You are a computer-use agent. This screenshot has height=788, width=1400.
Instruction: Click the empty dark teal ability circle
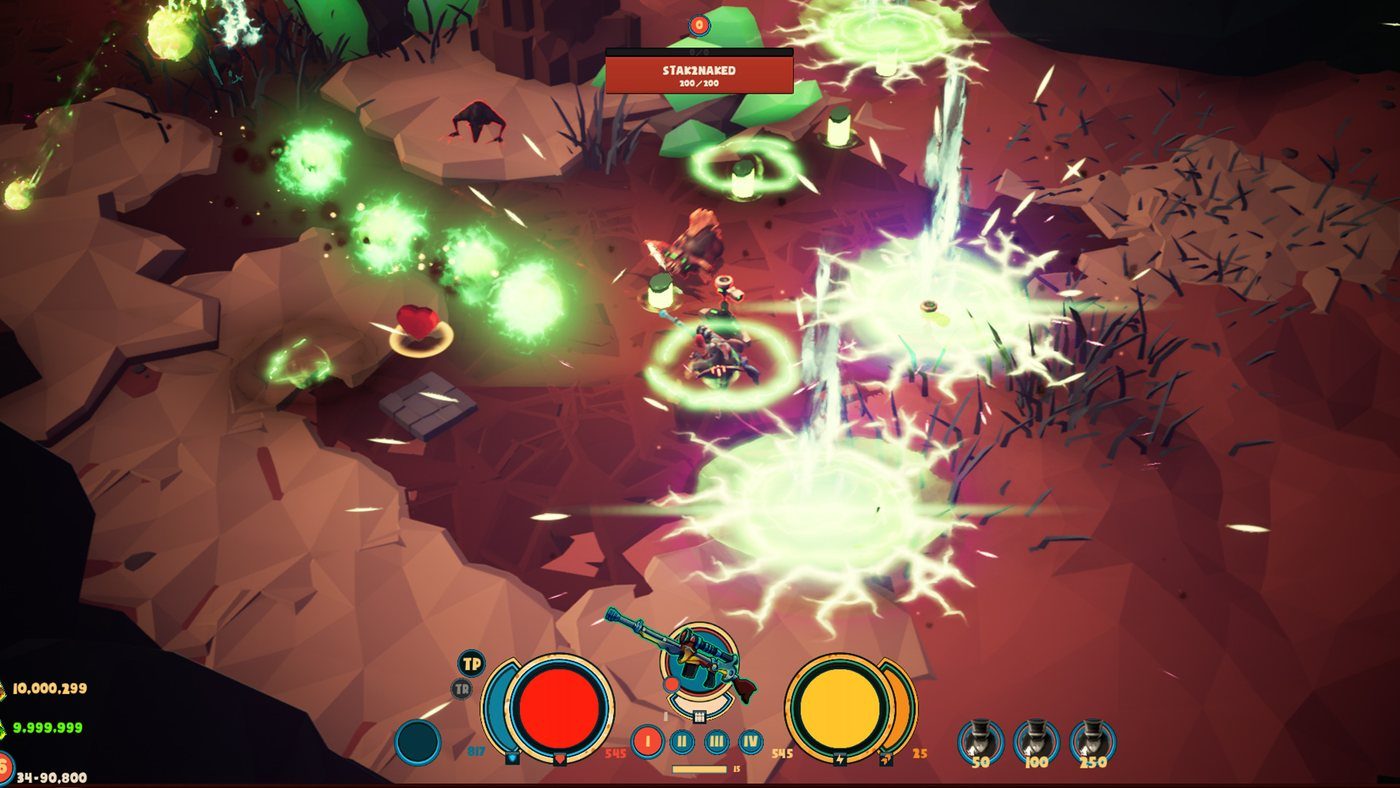(x=418, y=743)
